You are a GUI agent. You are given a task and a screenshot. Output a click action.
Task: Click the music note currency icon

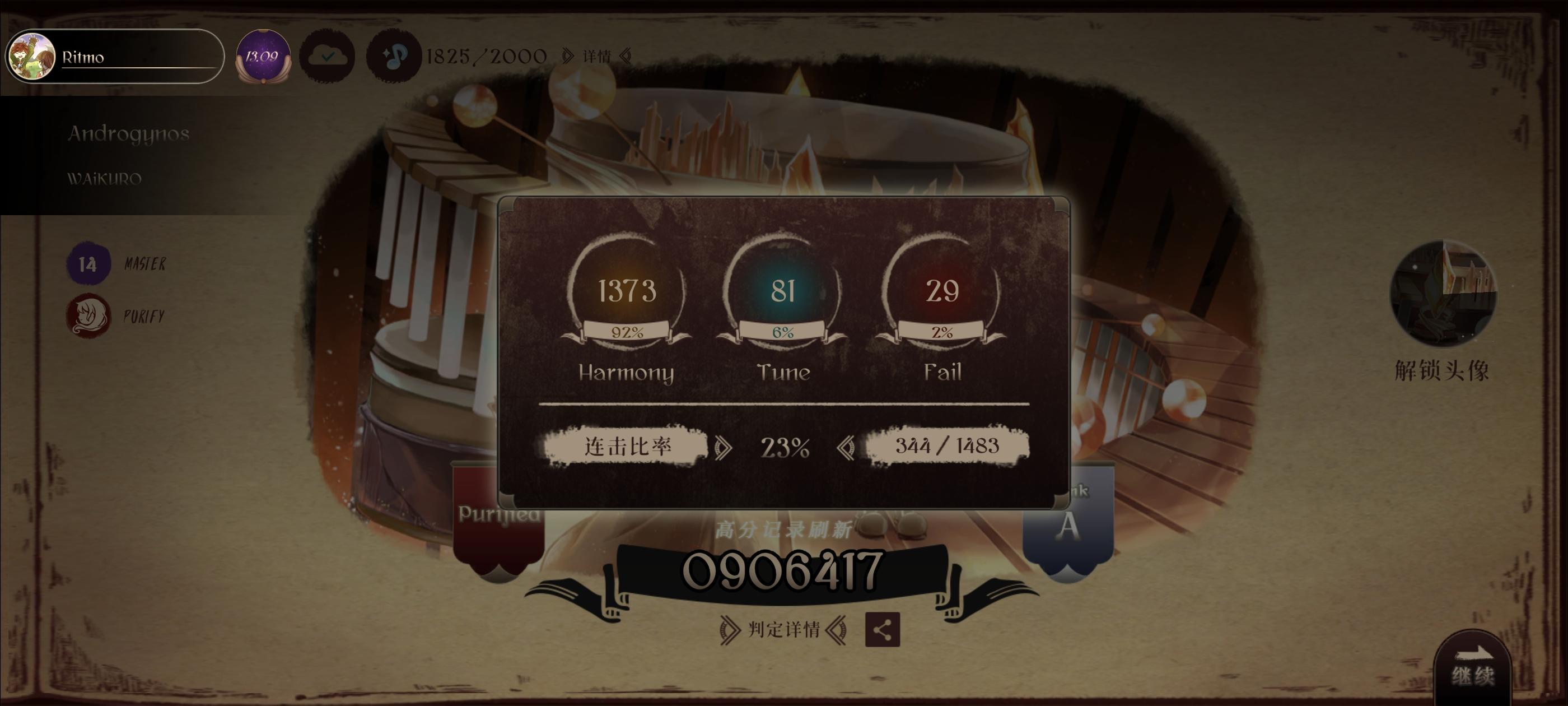[393, 56]
